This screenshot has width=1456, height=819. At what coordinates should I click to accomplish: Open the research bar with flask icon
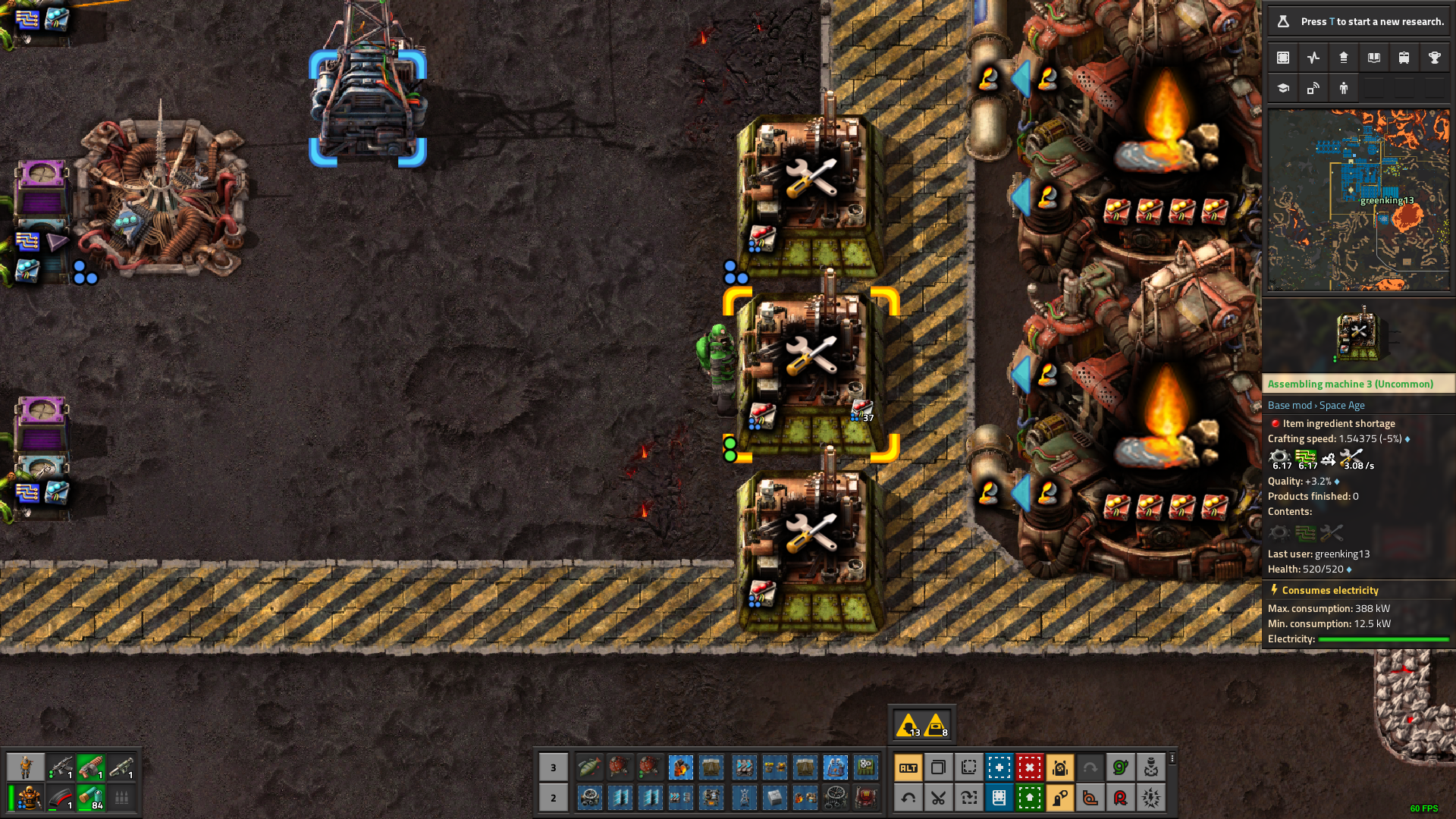(1358, 21)
